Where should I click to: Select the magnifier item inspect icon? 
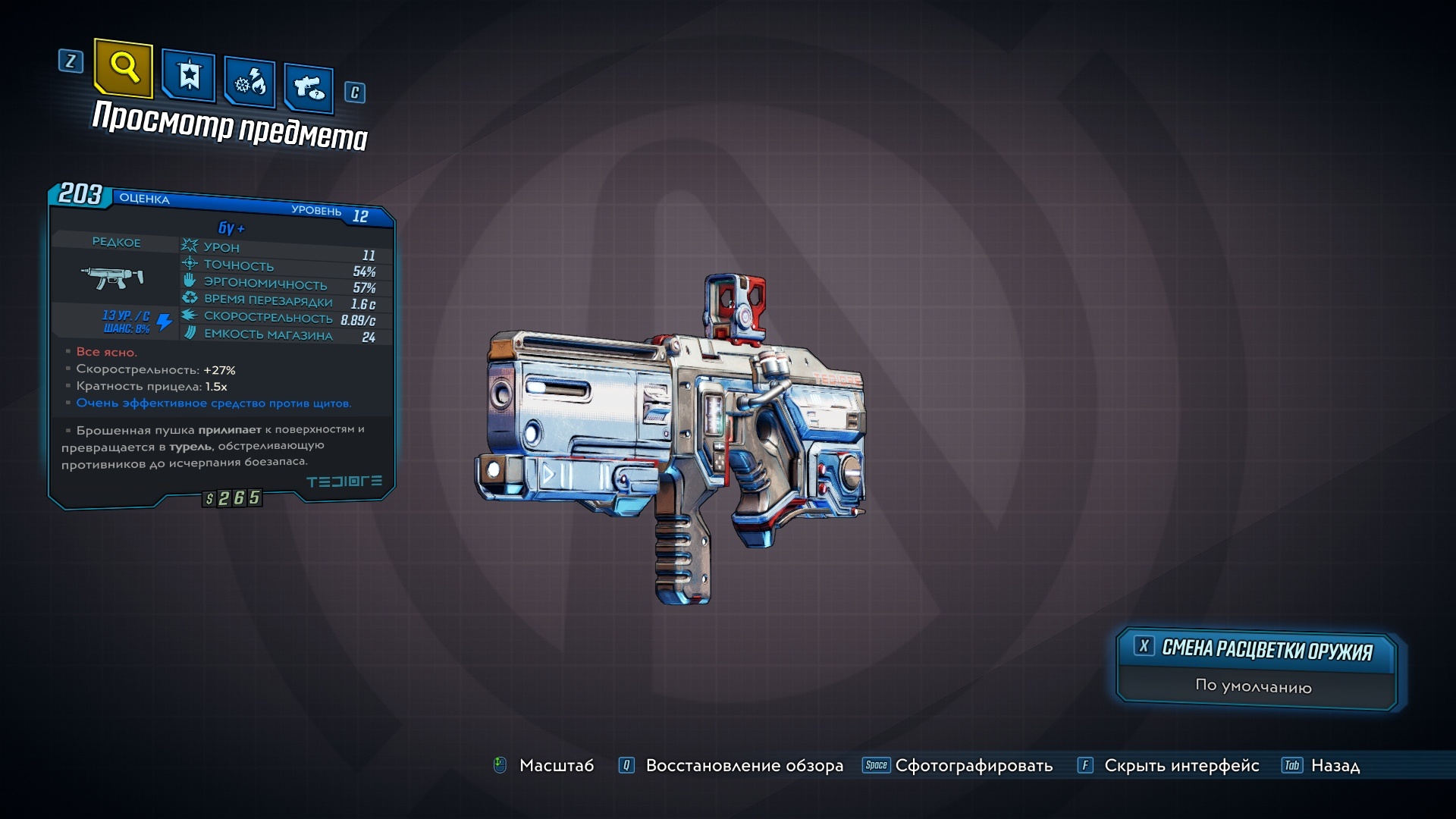[125, 71]
